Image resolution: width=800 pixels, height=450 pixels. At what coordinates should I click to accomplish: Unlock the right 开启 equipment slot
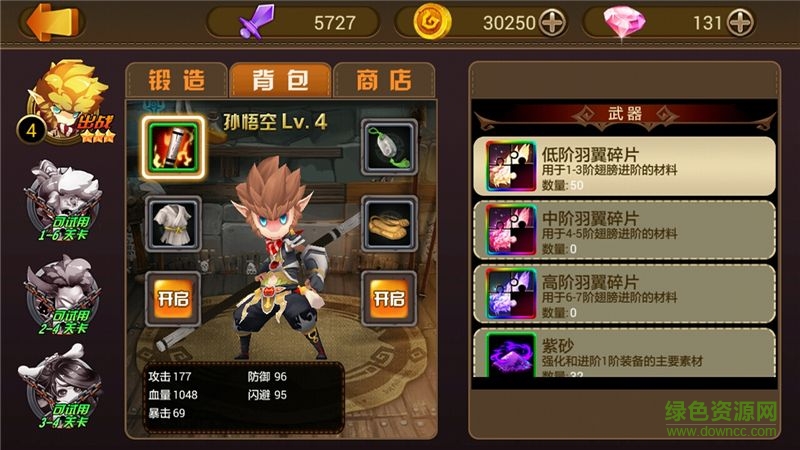click(x=389, y=298)
